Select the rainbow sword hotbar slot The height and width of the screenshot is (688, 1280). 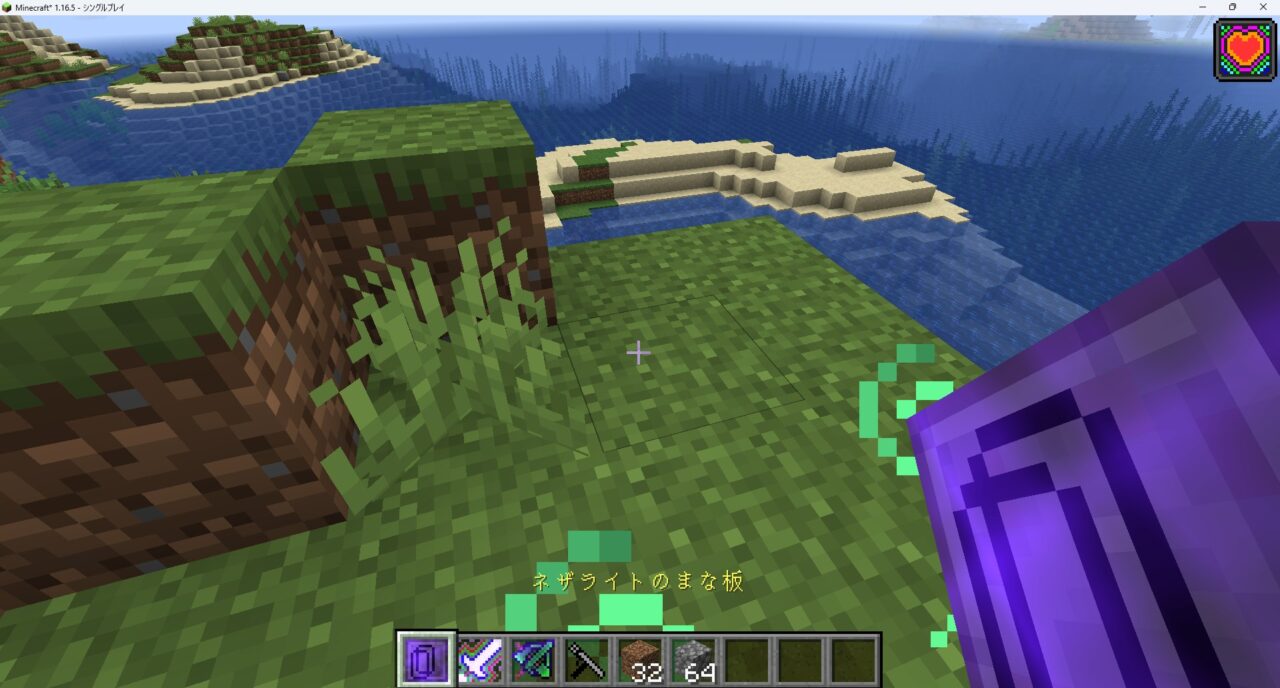tap(480, 660)
